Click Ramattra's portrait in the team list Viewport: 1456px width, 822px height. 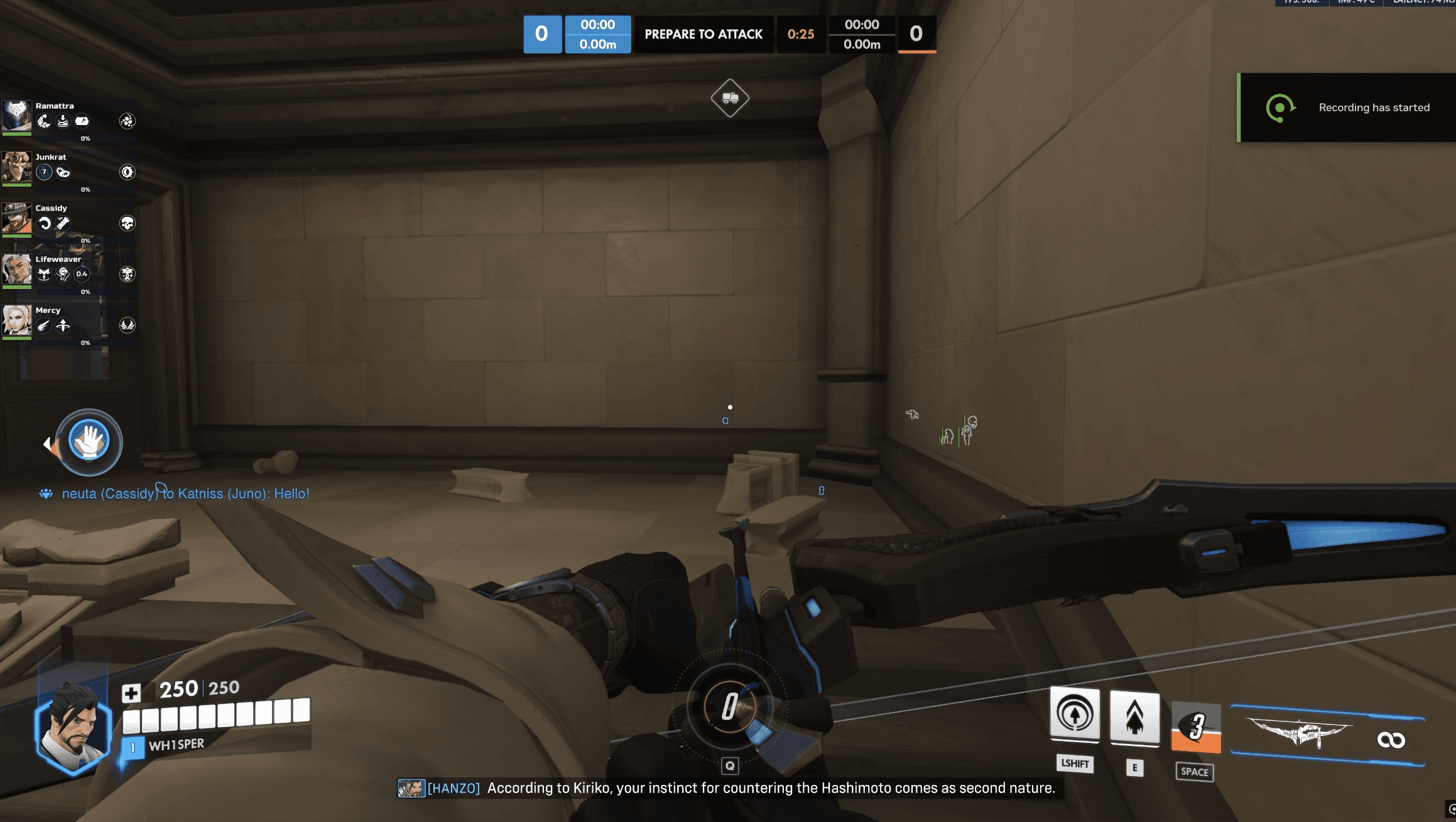[17, 117]
